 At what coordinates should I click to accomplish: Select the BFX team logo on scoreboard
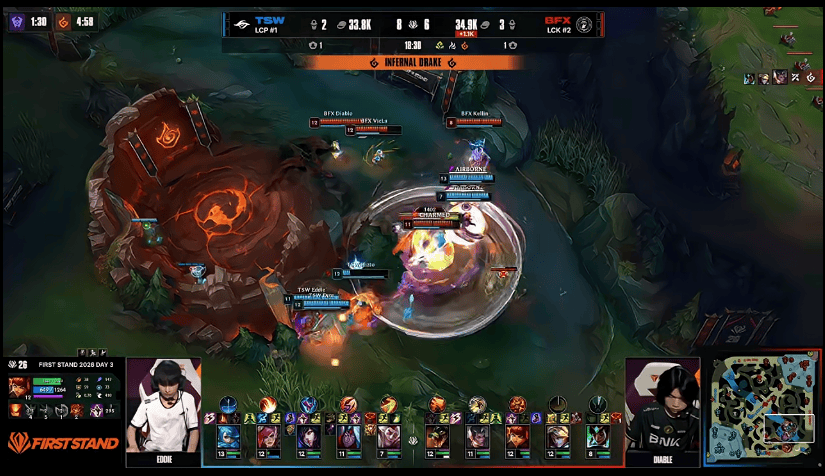584,24
